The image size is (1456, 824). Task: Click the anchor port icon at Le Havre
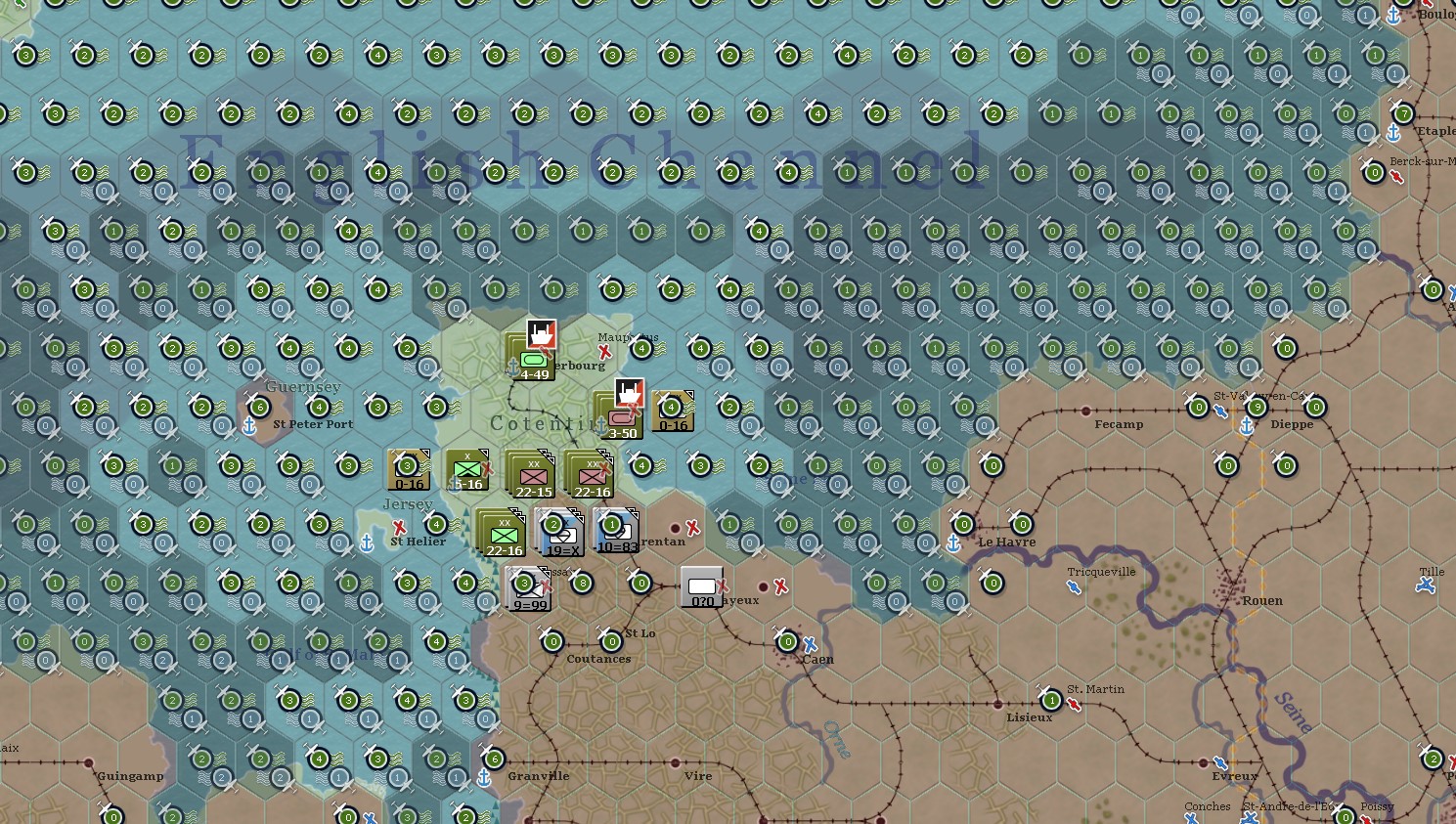click(x=951, y=542)
